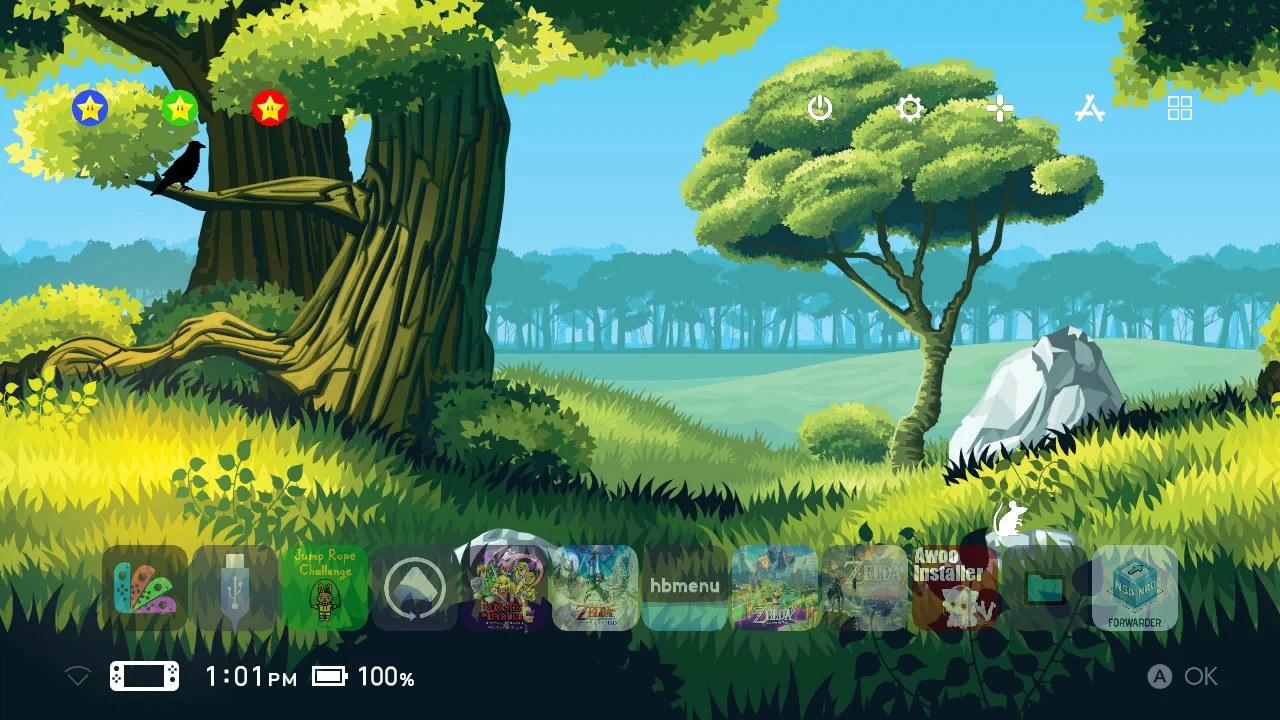The width and height of the screenshot is (1280, 720).
Task: Open the USB transfer tool
Action: (x=235, y=587)
